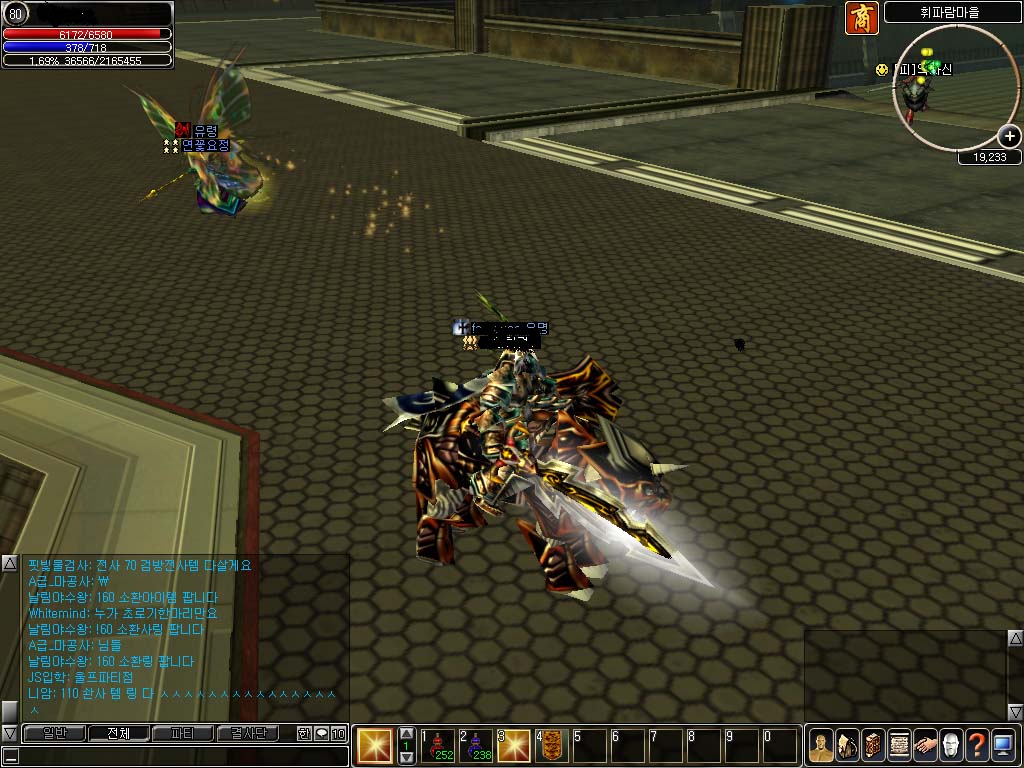Open the 파티 chat tab
This screenshot has height=768, width=1024.
click(182, 733)
